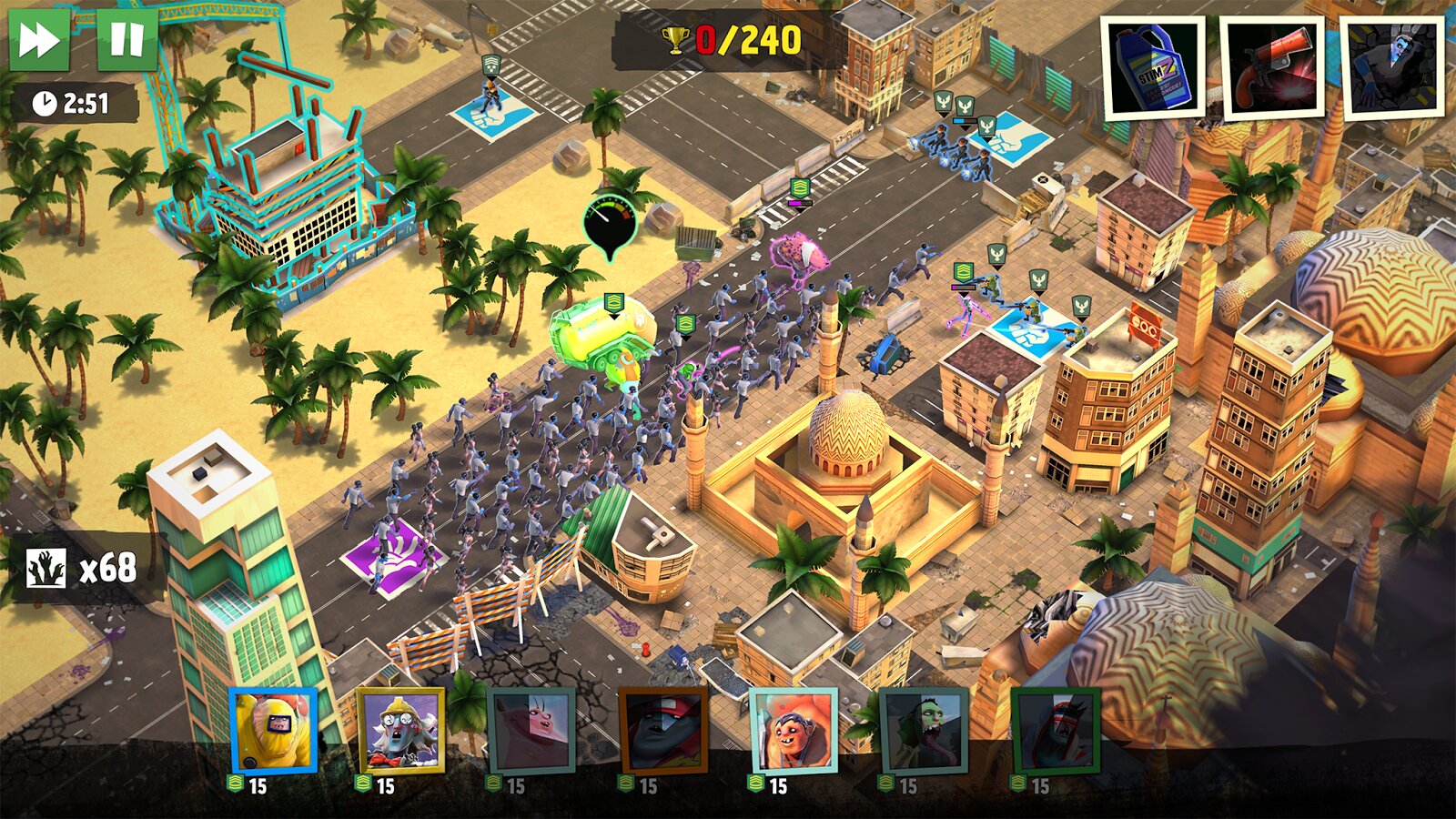Select the red-capped dark zombie card
The height and width of the screenshot is (819, 1456).
click(662, 730)
